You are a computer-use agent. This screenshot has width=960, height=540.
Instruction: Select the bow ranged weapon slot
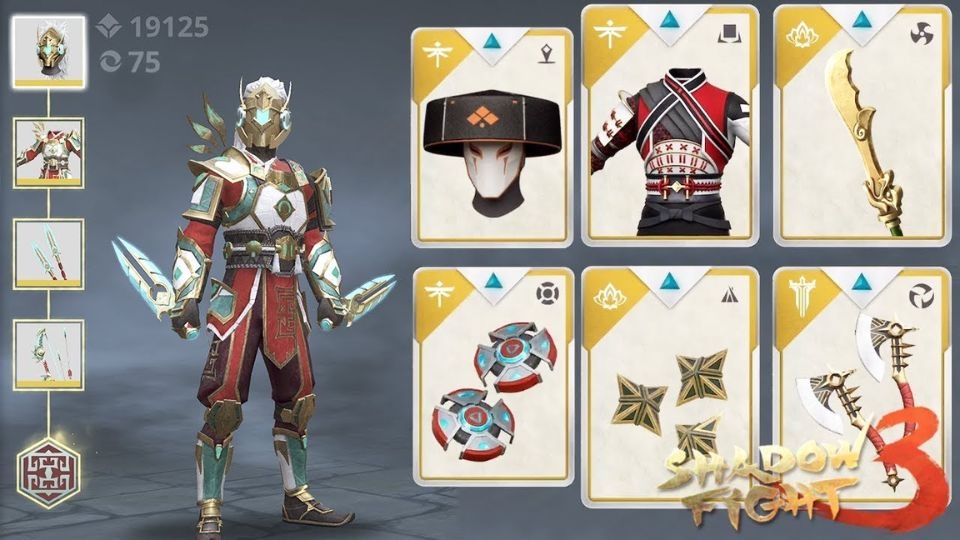pyautogui.click(x=48, y=354)
